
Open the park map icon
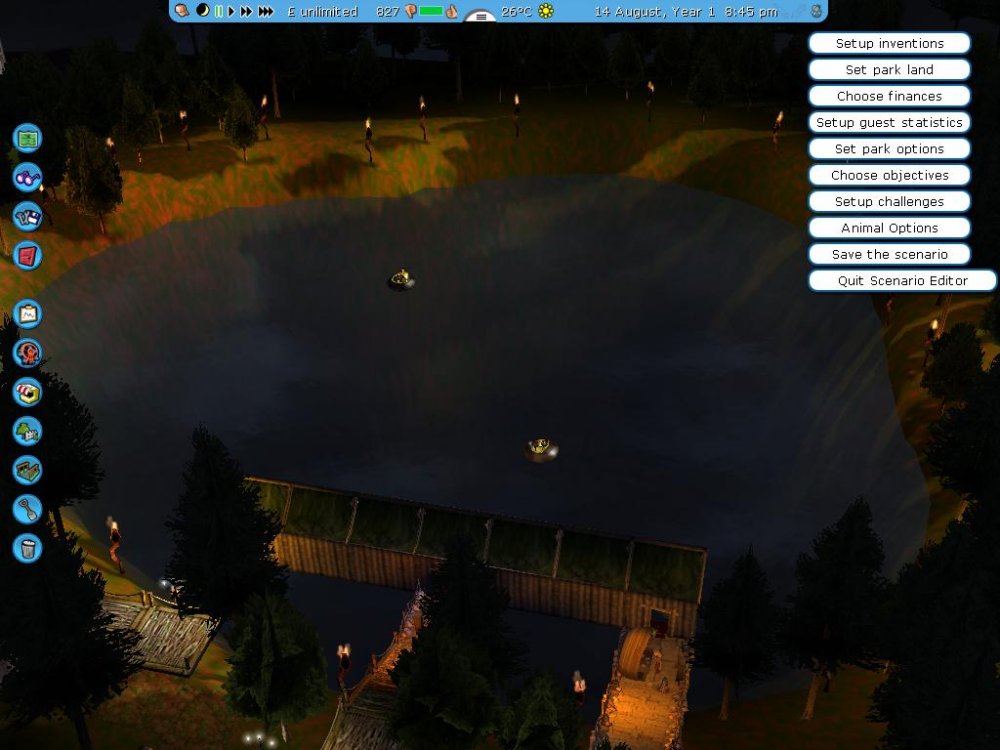(x=27, y=138)
